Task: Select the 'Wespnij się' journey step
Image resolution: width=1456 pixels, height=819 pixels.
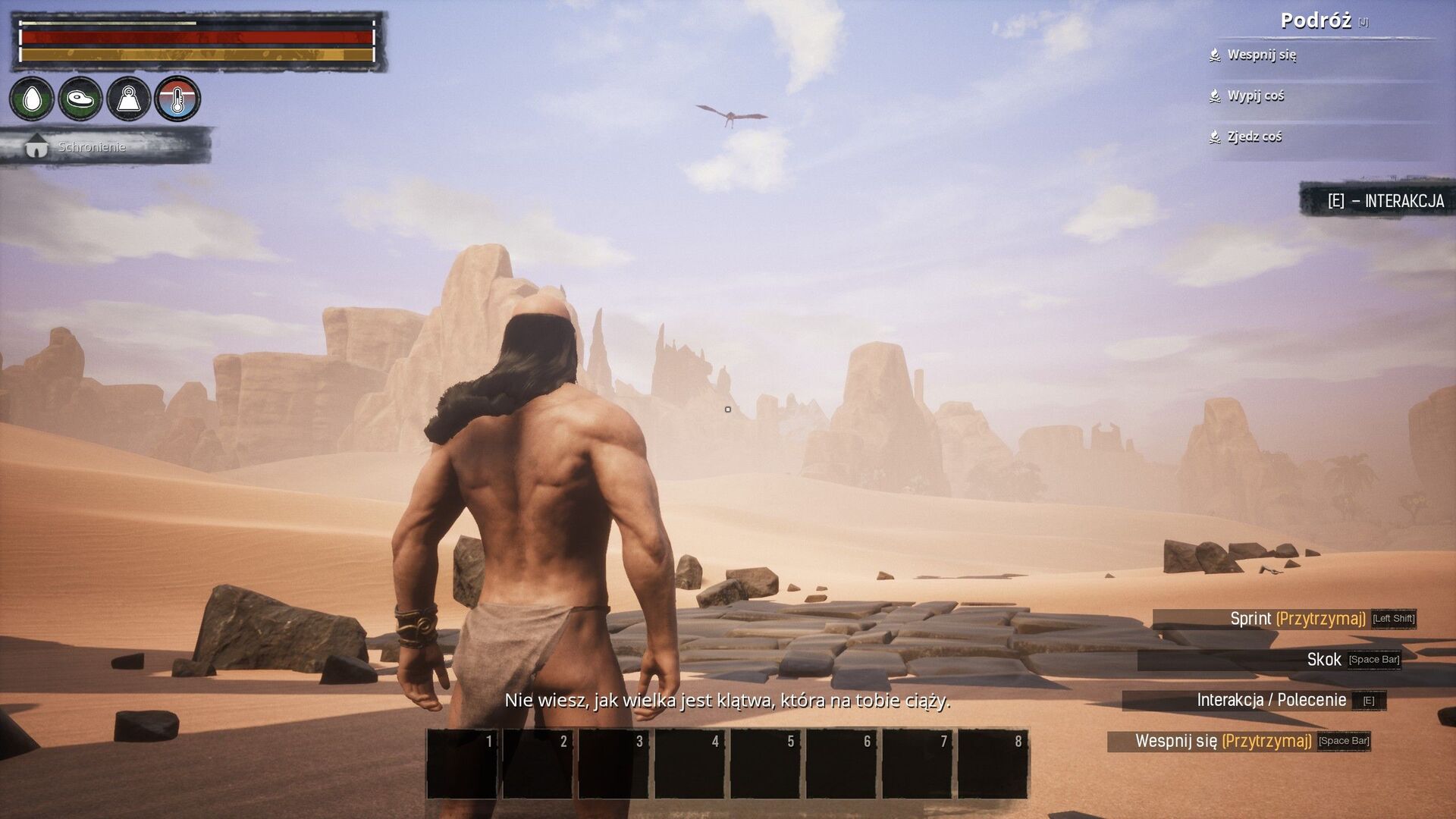Action: [x=1261, y=55]
